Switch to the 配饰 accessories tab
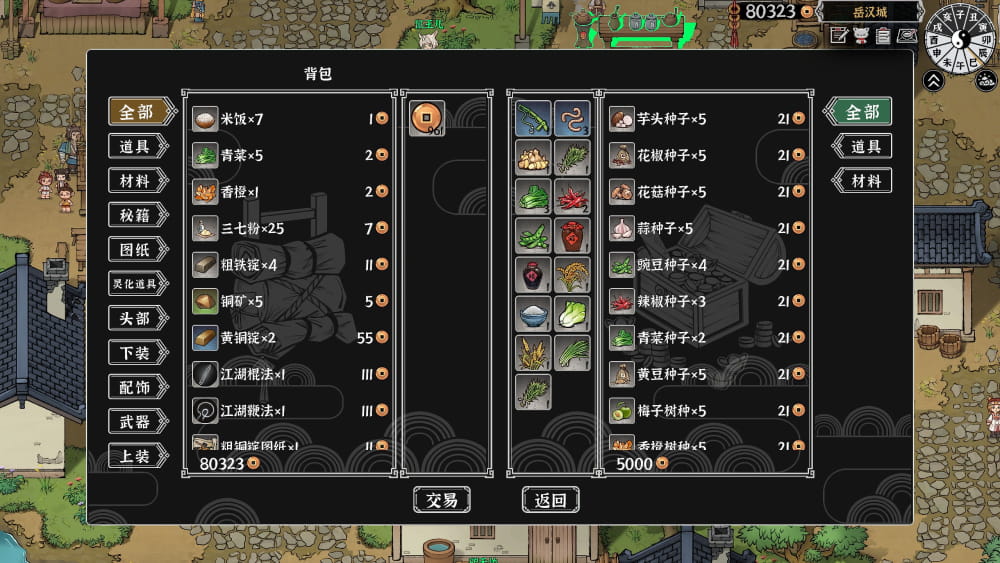1000x563 pixels. tap(136, 387)
